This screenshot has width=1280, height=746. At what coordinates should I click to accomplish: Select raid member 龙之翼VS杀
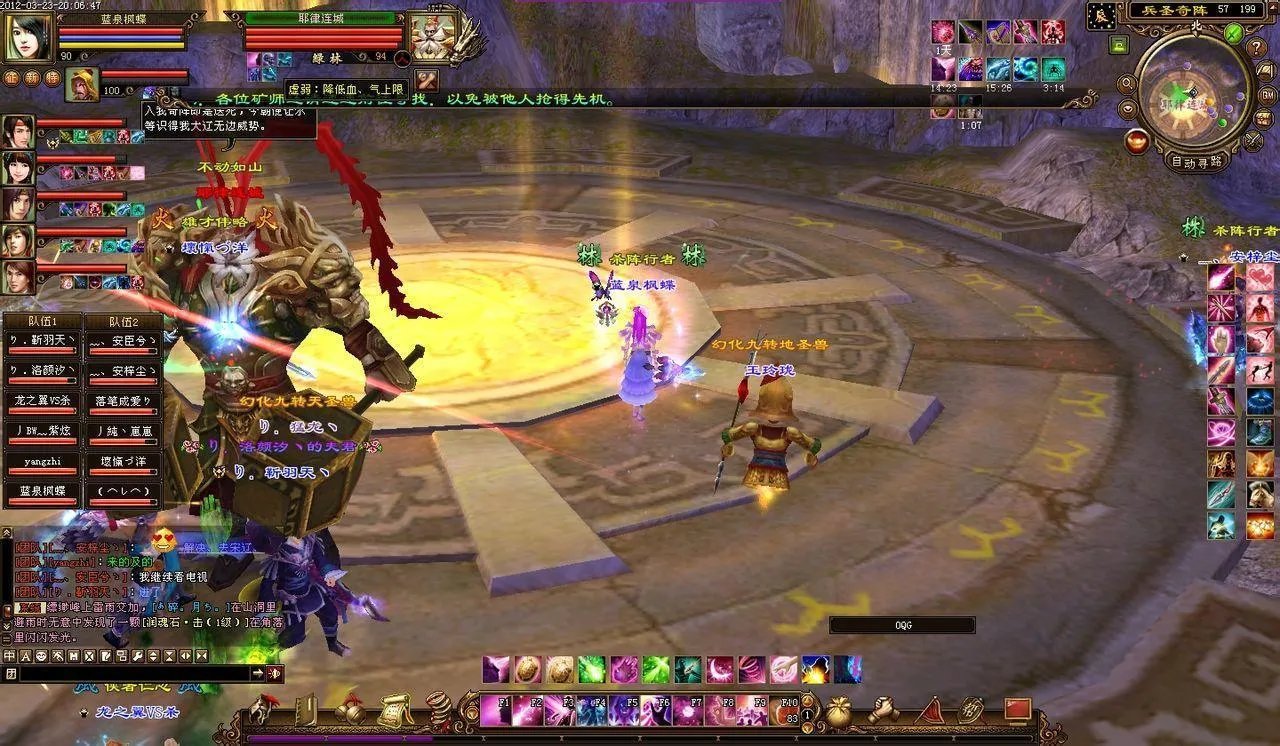point(41,401)
